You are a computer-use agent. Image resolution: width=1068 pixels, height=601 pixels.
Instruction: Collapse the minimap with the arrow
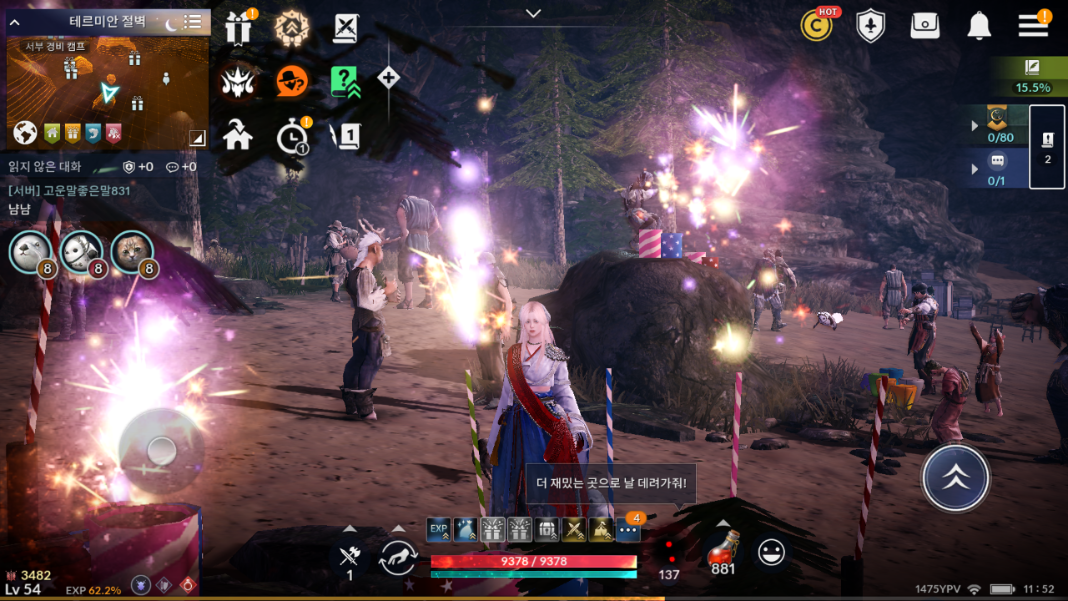point(15,22)
